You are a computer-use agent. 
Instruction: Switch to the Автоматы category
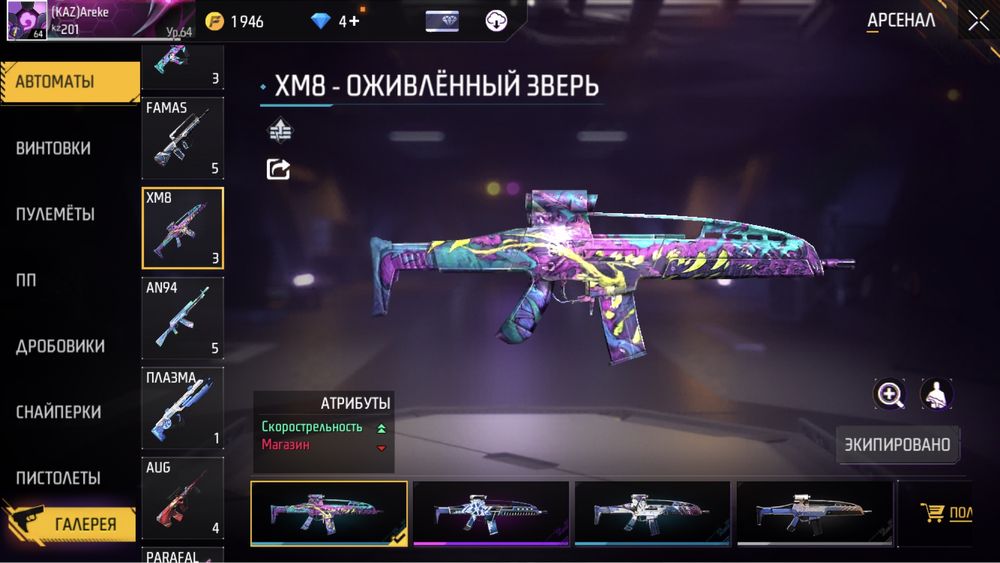(68, 82)
